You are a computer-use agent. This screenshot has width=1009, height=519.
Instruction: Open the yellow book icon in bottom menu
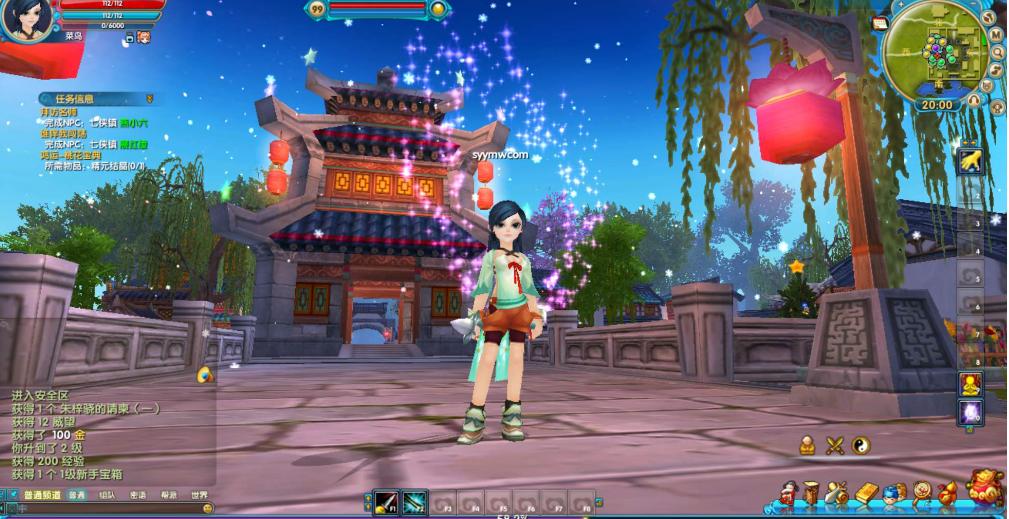click(866, 493)
